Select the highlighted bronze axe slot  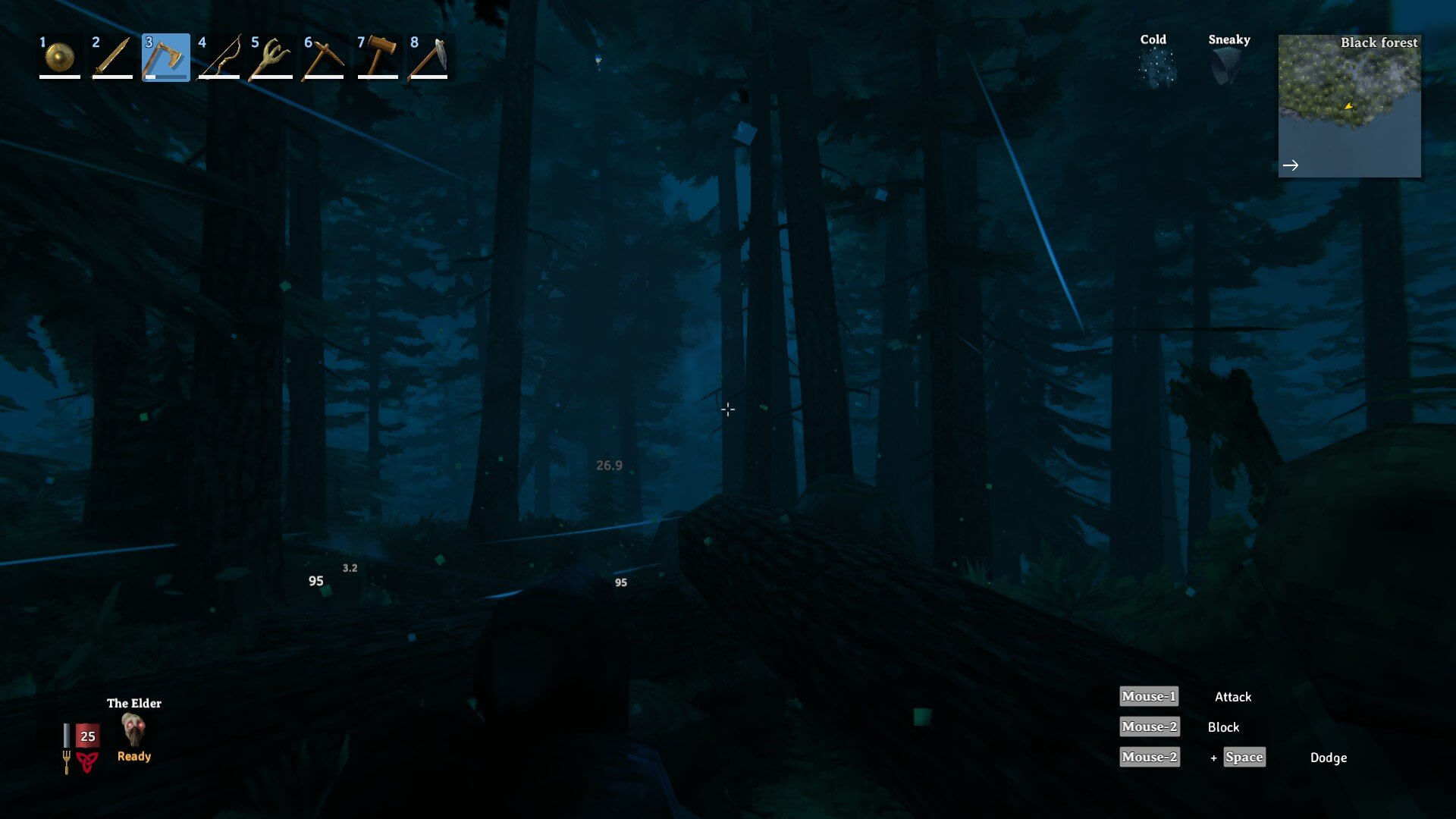(165, 57)
